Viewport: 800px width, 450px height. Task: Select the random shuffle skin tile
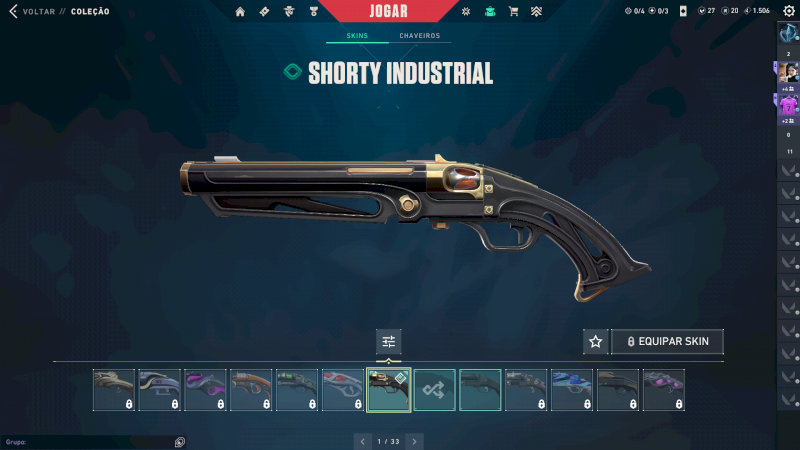[x=435, y=390]
